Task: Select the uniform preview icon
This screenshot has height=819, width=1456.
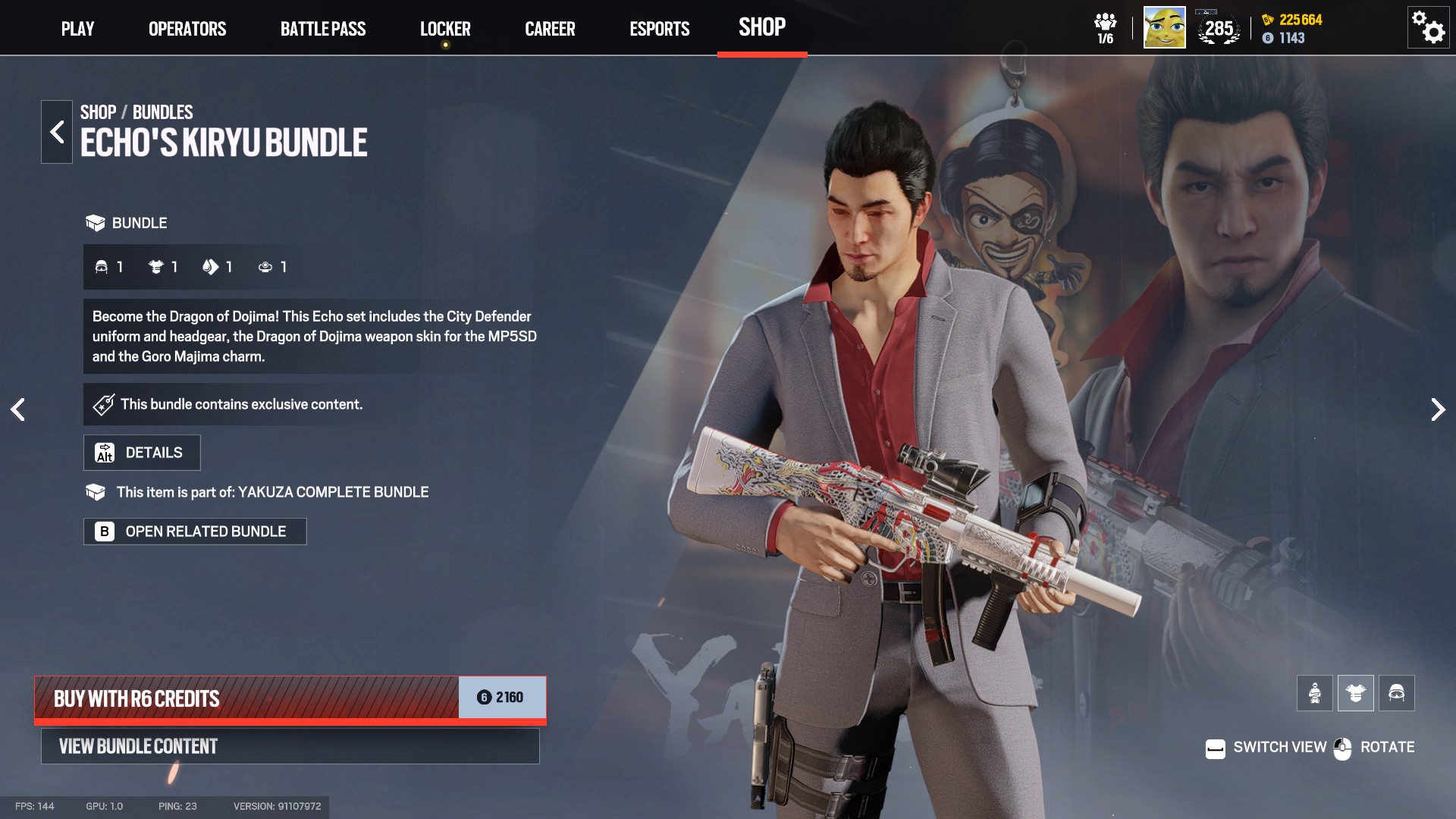Action: pos(1355,693)
